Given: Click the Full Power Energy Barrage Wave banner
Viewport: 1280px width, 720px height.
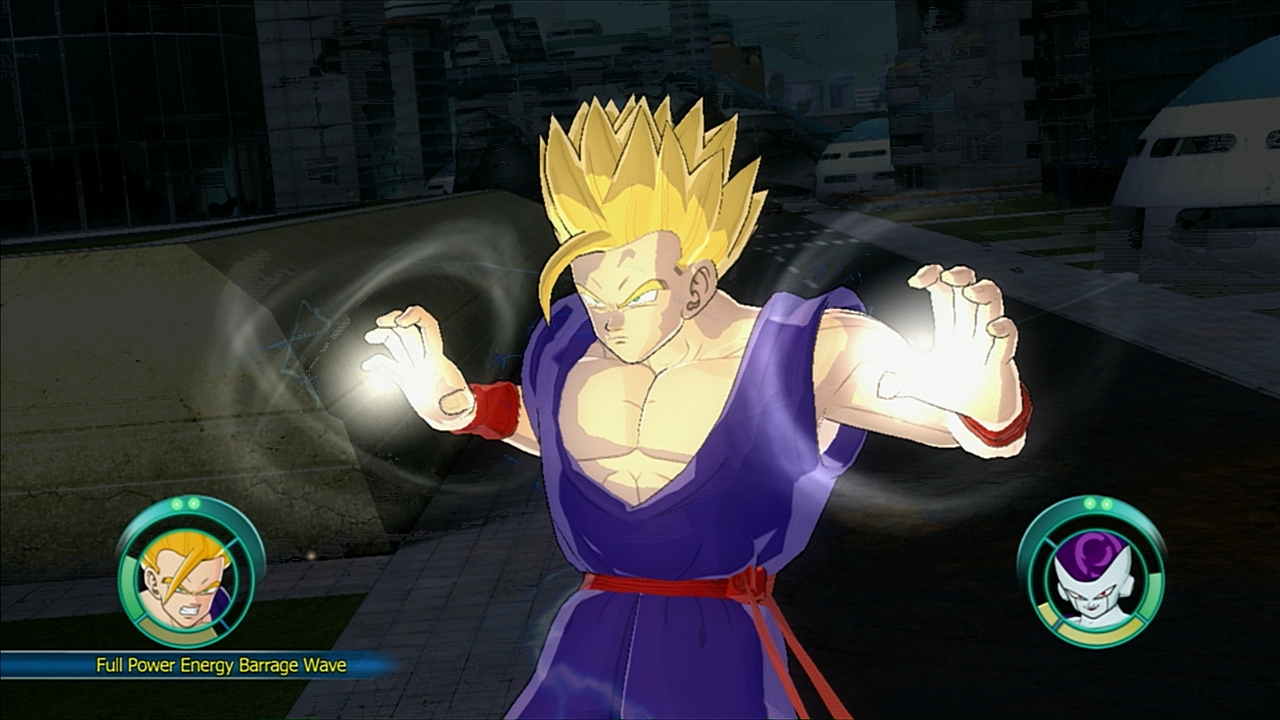Looking at the screenshot, I should tap(200, 665).
